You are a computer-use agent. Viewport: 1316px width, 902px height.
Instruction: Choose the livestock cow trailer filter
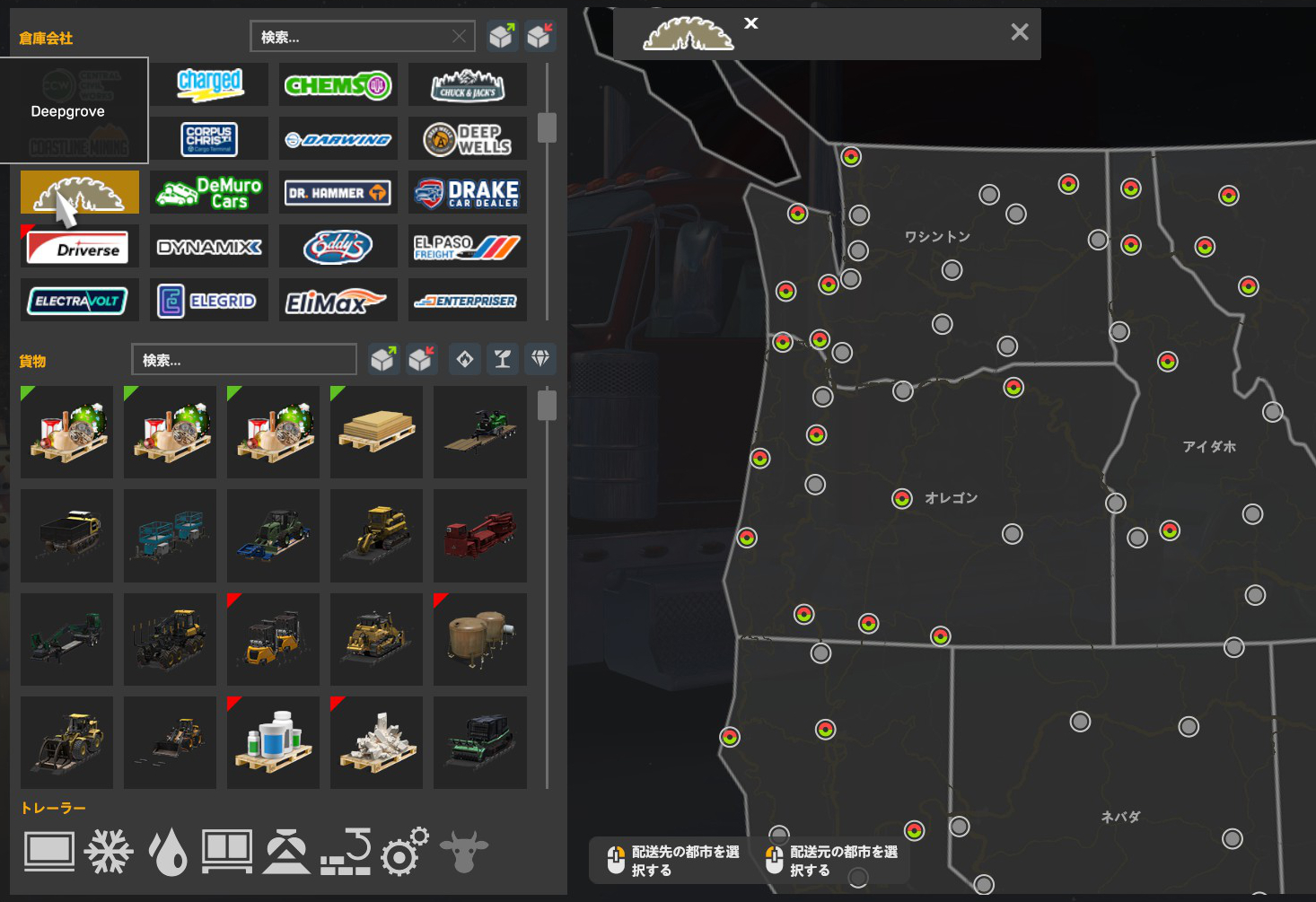pos(464,851)
